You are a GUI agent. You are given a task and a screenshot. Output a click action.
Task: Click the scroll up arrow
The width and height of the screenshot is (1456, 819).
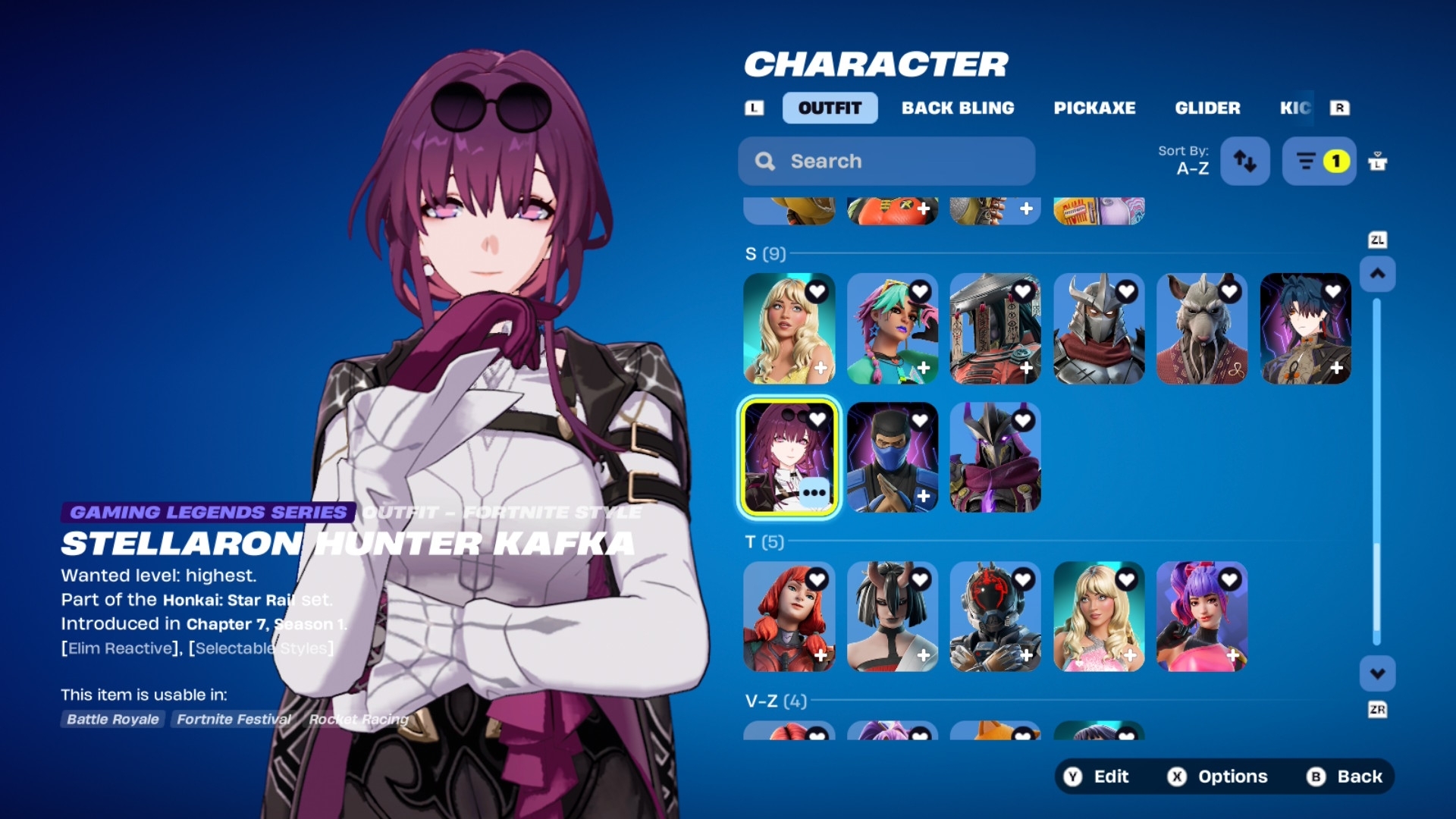coord(1377,274)
